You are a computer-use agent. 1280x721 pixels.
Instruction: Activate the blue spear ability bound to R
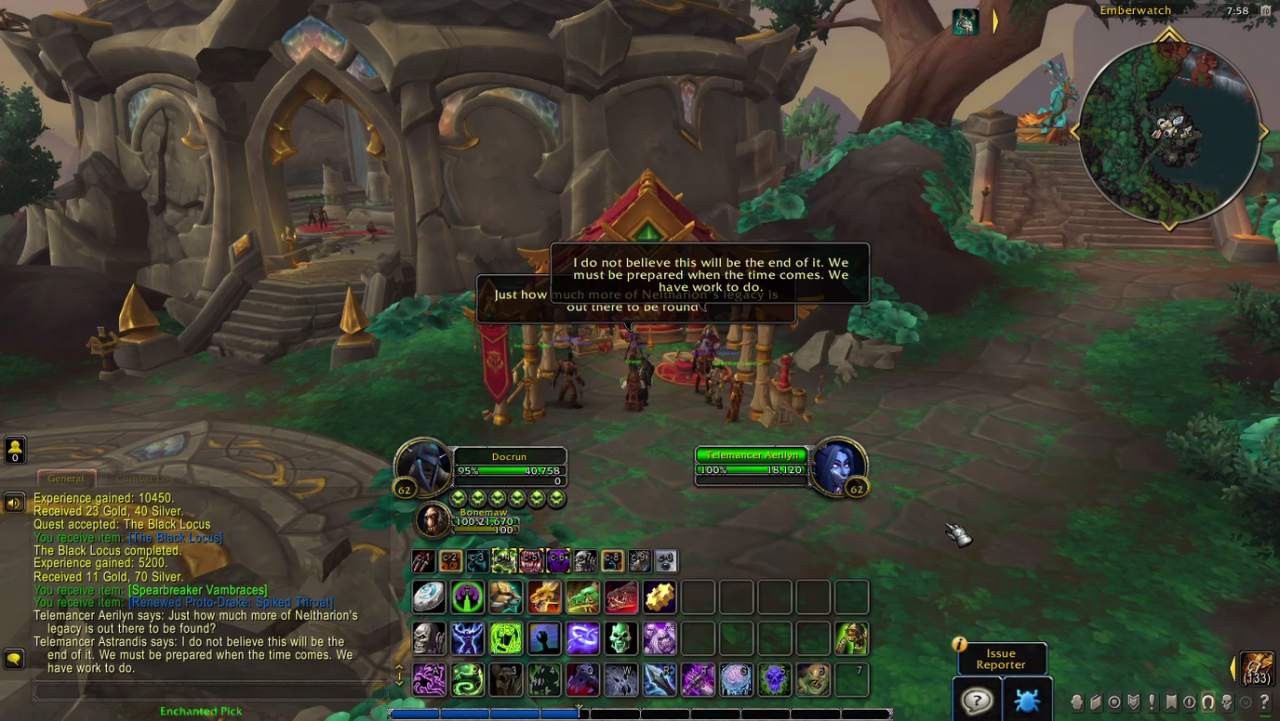[x=658, y=680]
